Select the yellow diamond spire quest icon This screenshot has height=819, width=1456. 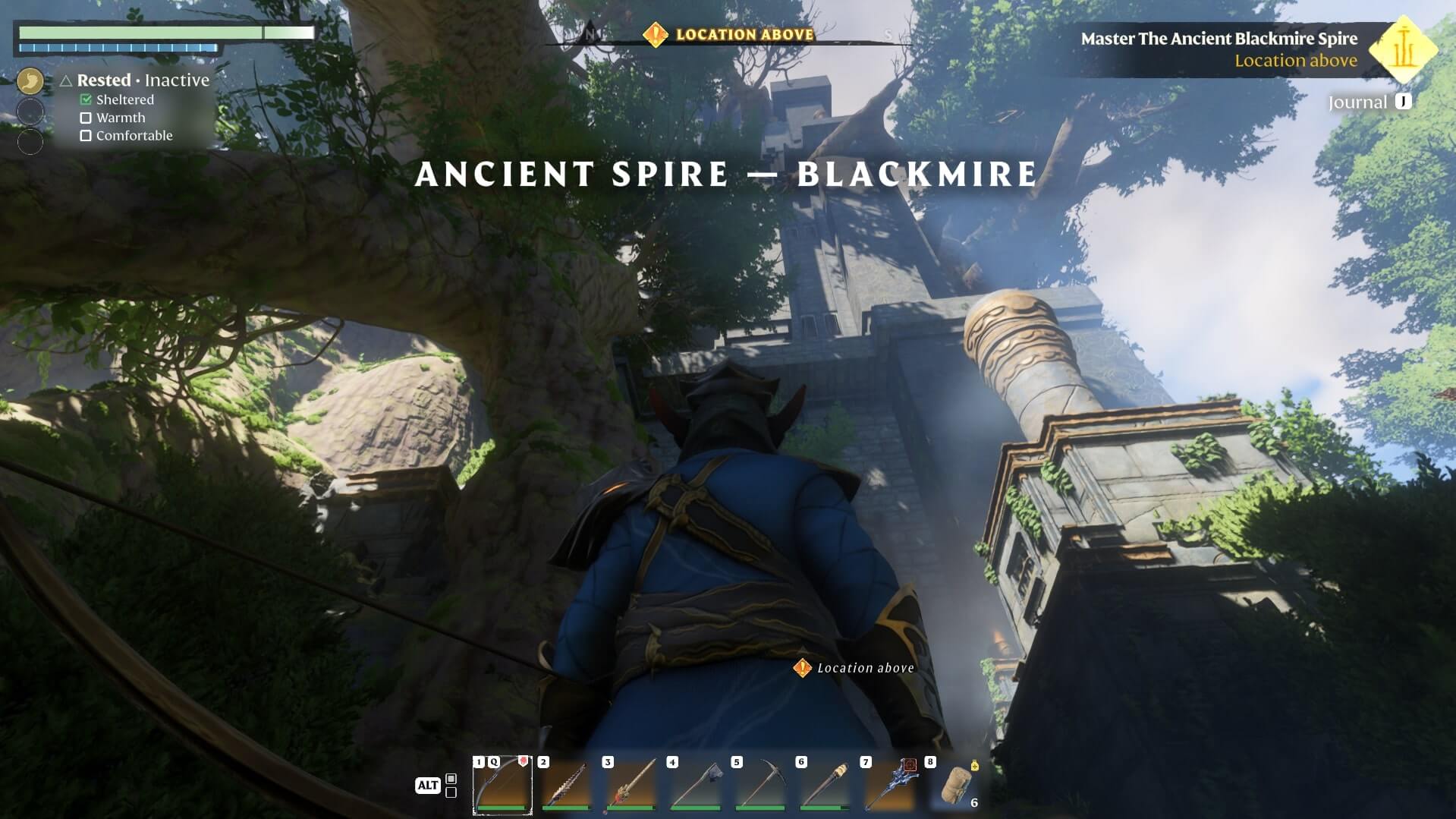point(1403,49)
